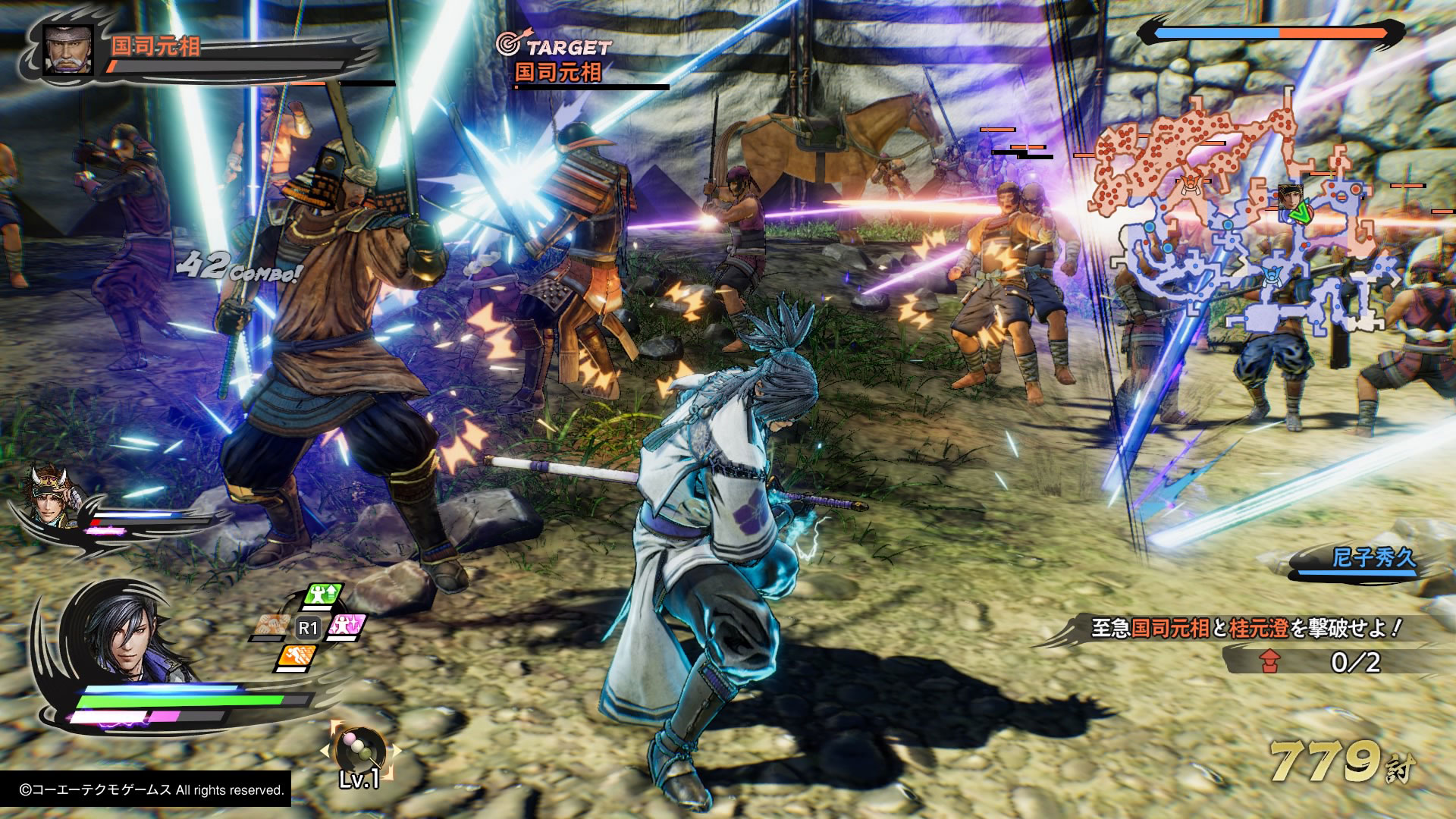Click the right arrow beside the dango item
This screenshot has height=819, width=1456.
(x=395, y=750)
